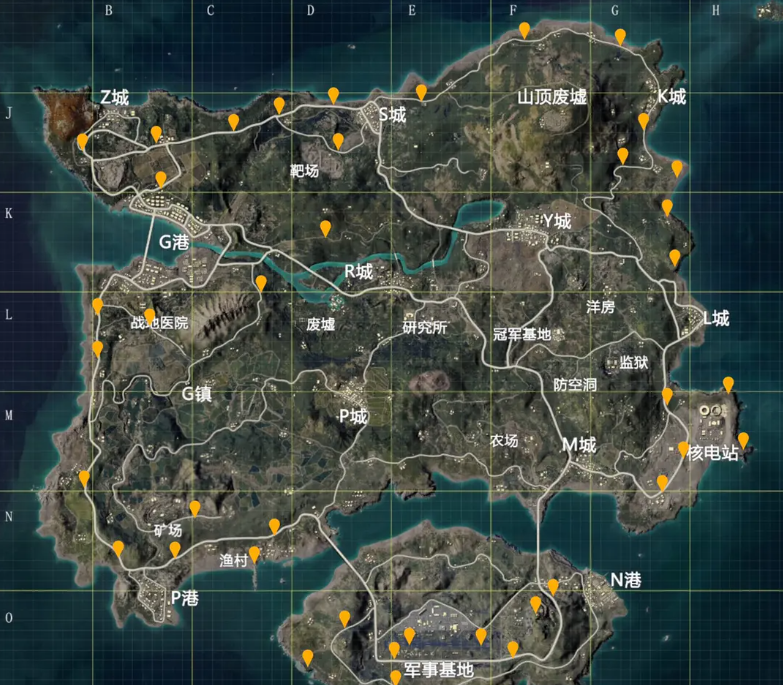Image resolution: width=783 pixels, height=685 pixels.
Task: Click the P城 map label
Action: click(x=353, y=417)
